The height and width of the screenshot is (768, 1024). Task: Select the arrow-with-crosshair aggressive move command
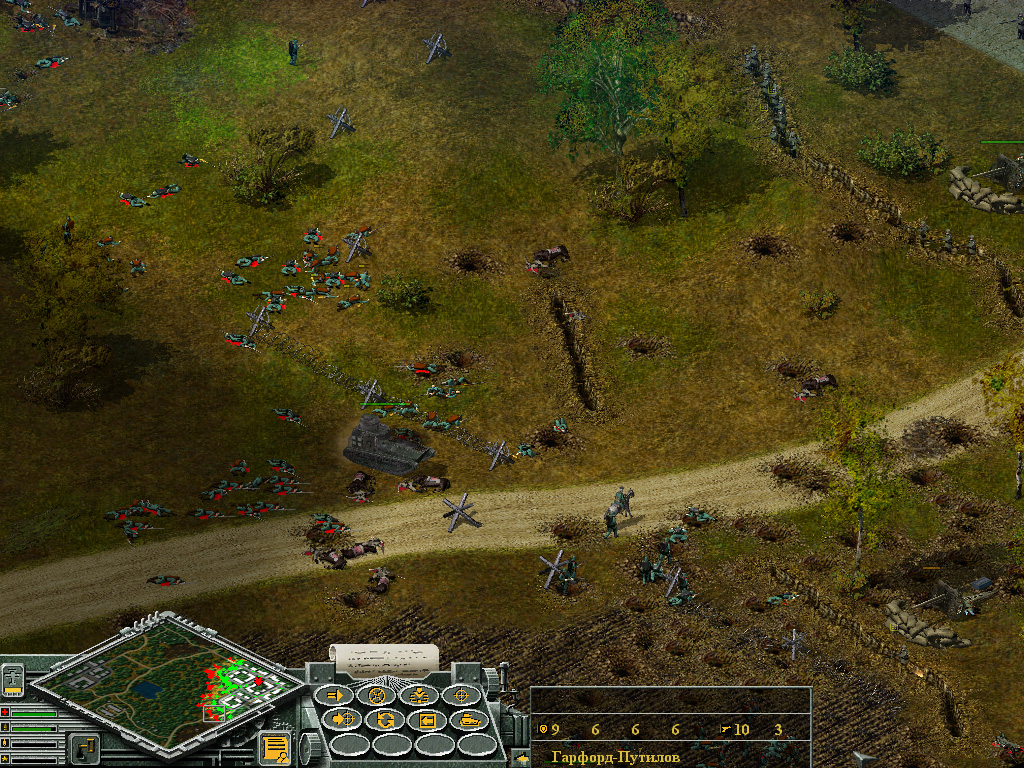[x=344, y=720]
